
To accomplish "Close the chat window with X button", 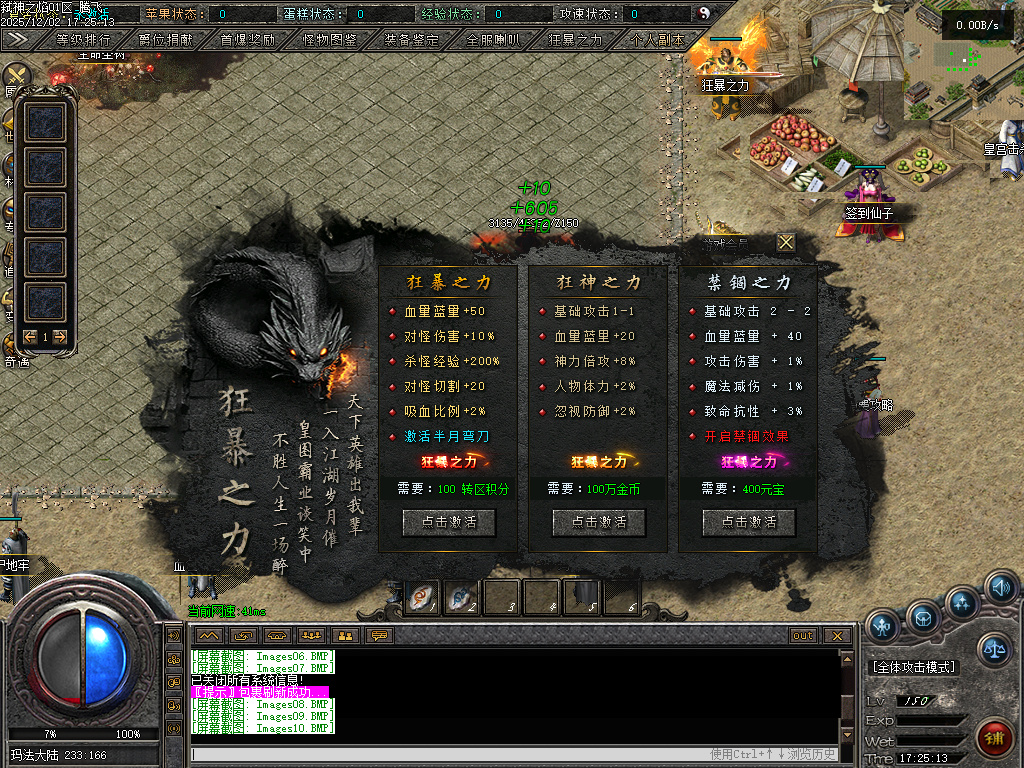I will tap(836, 636).
